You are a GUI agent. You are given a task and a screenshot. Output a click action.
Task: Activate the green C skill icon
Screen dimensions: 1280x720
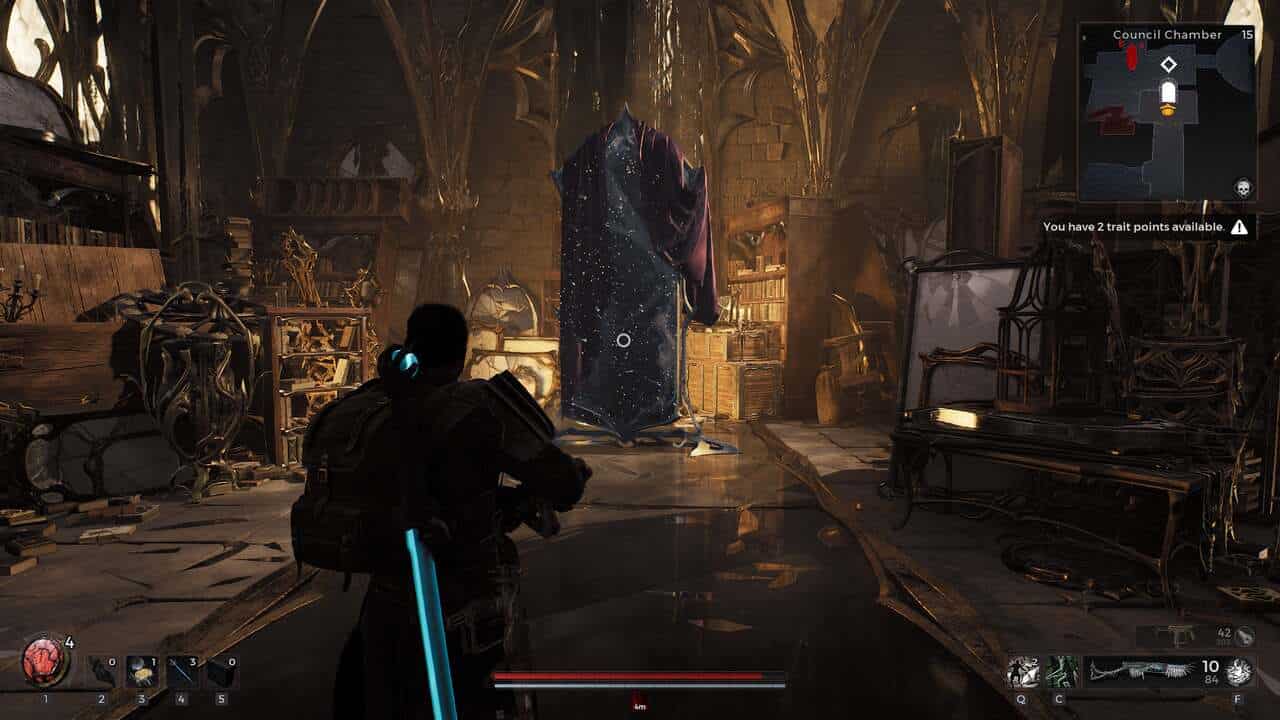coord(1061,671)
